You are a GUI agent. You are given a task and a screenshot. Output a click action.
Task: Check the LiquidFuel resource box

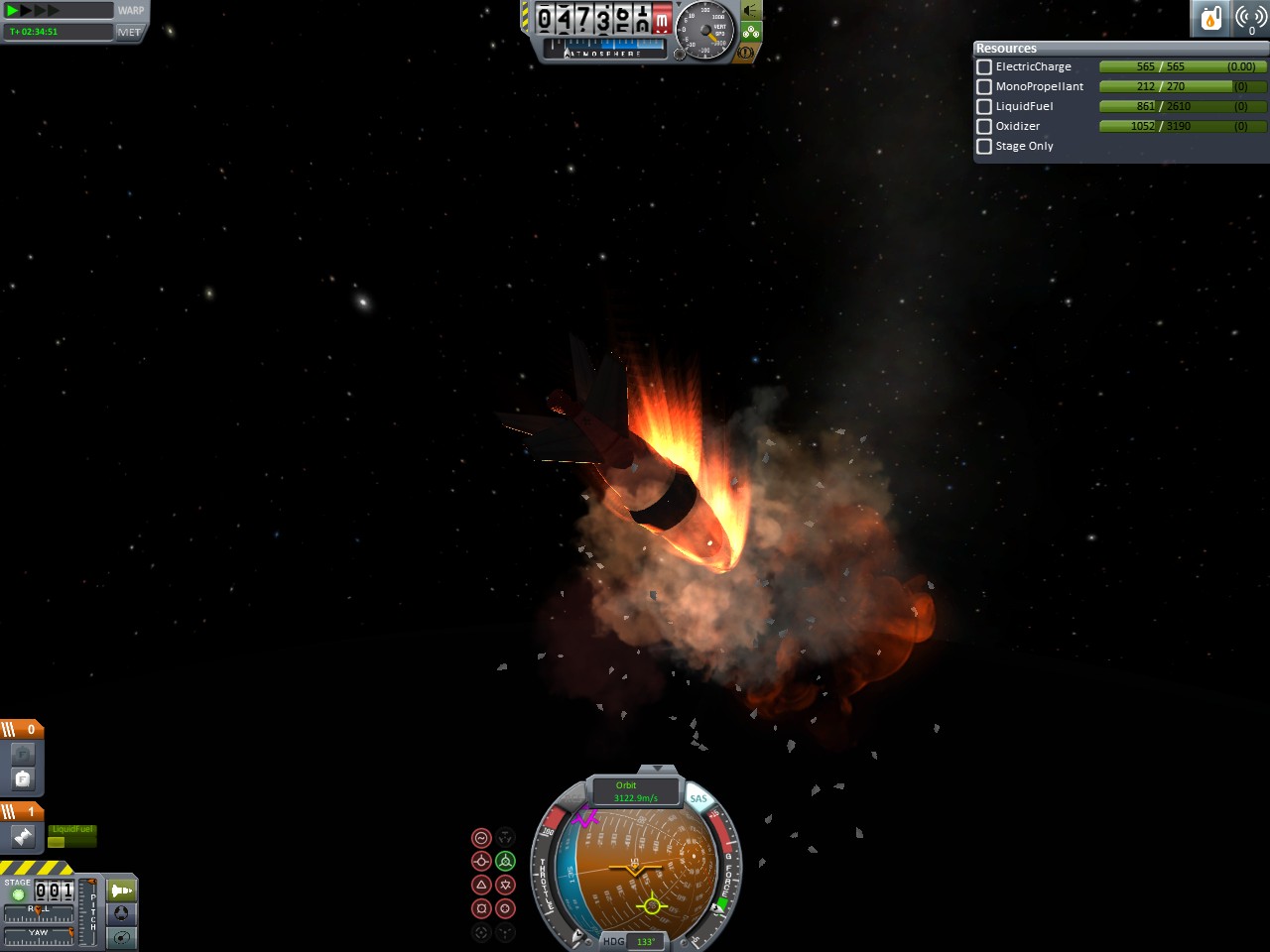(984, 107)
